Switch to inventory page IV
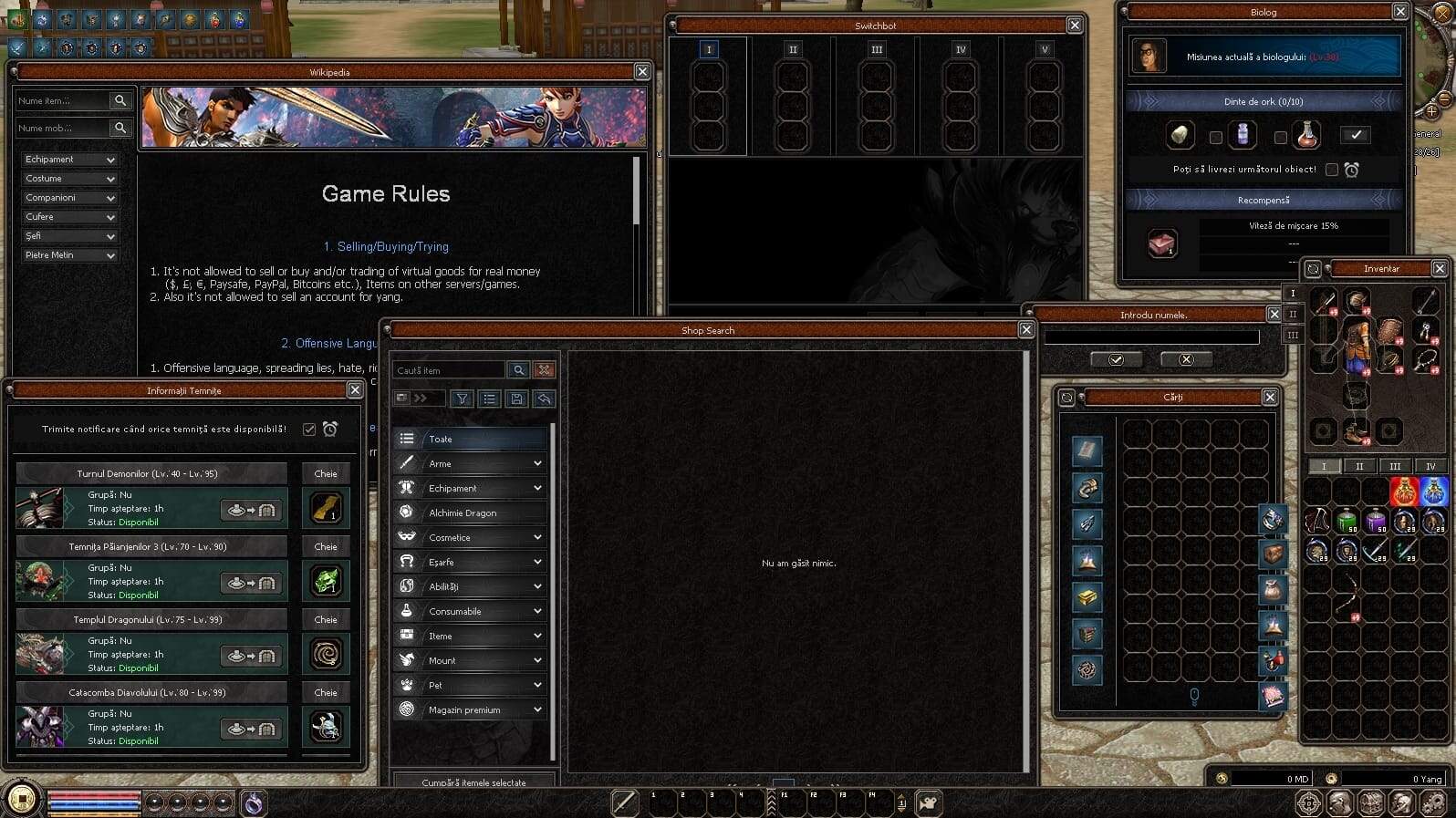This screenshot has width=1456, height=818. tap(1430, 467)
